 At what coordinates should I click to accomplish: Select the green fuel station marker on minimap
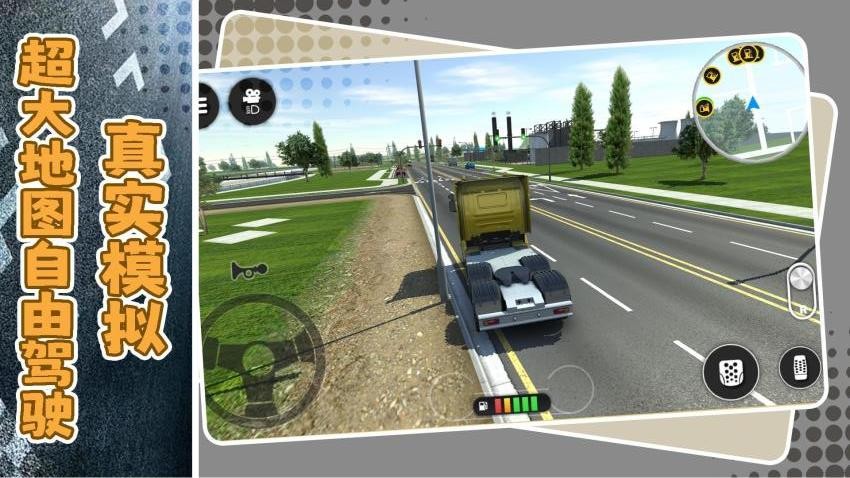706,106
